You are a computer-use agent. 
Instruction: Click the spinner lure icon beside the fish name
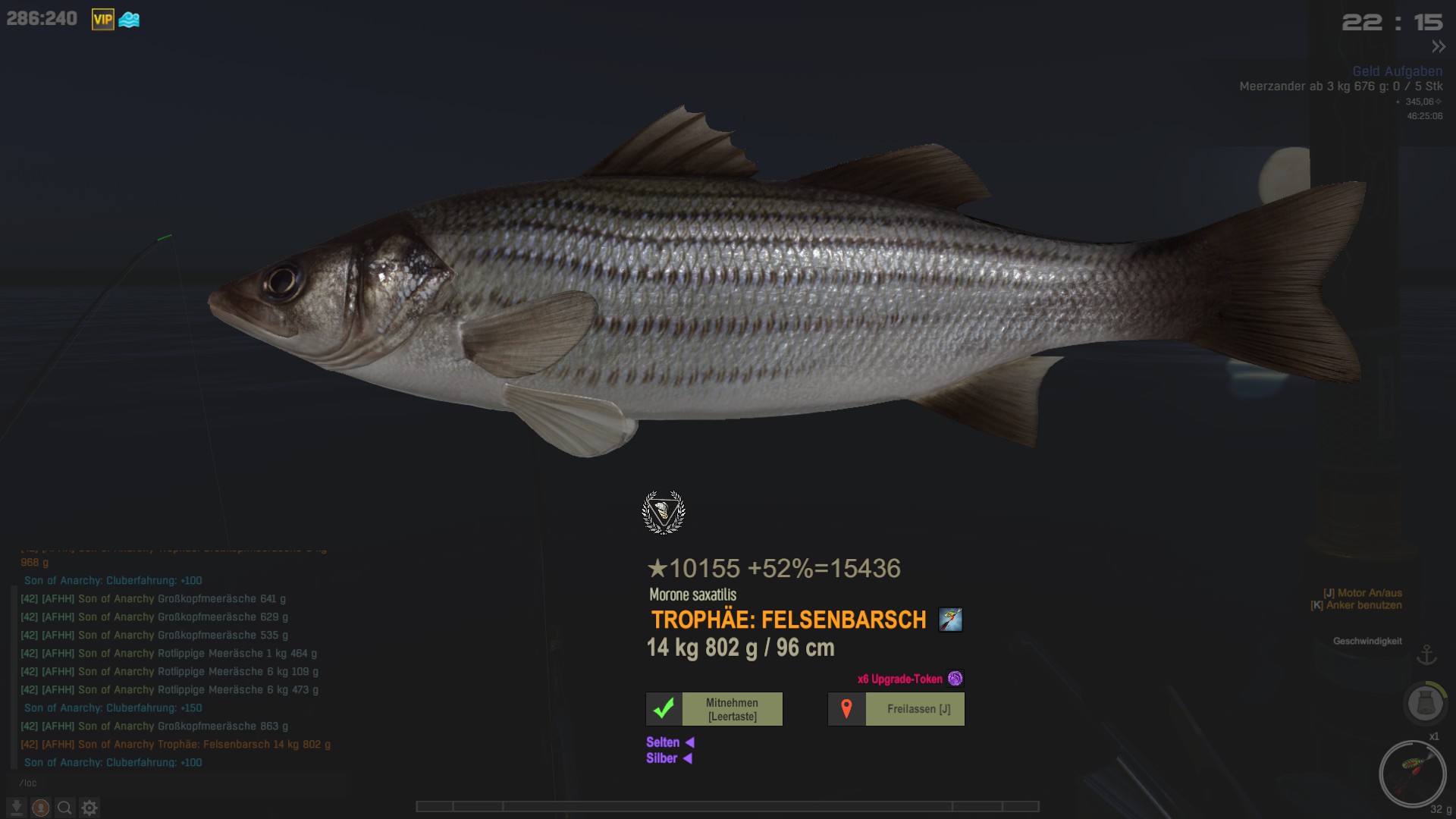[x=950, y=620]
